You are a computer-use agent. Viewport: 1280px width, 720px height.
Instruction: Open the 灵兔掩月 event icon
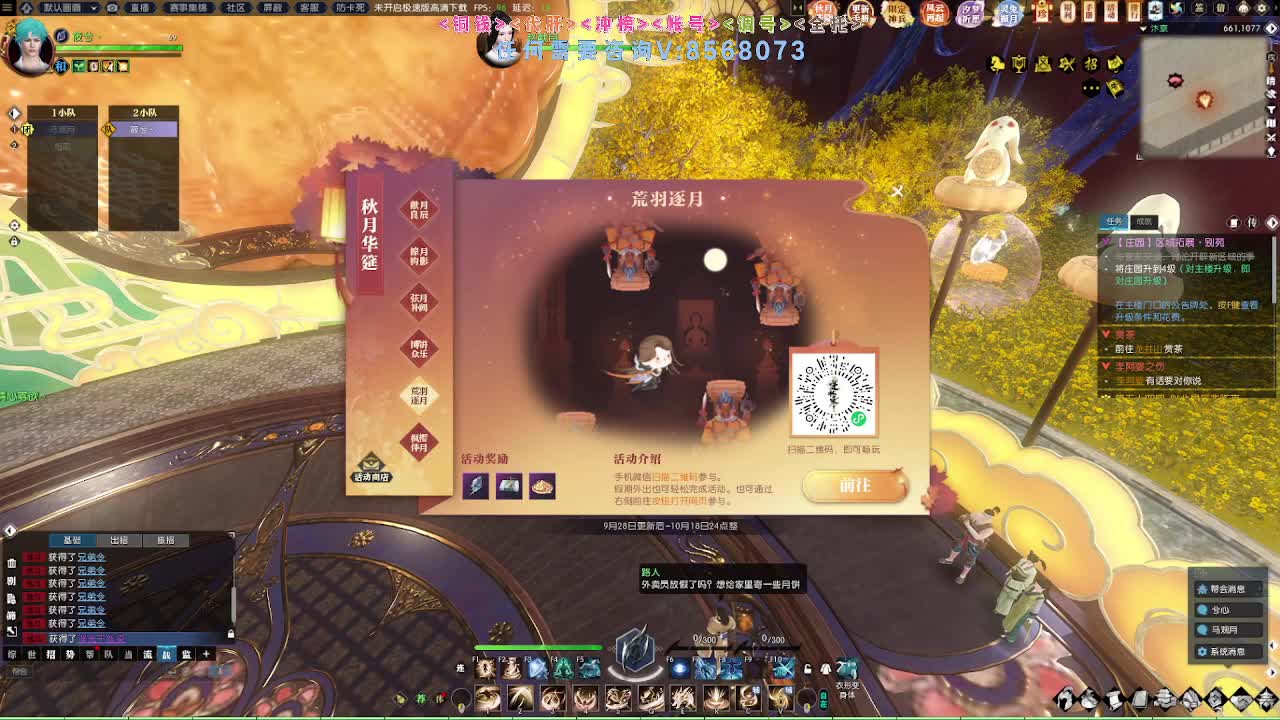1009,14
